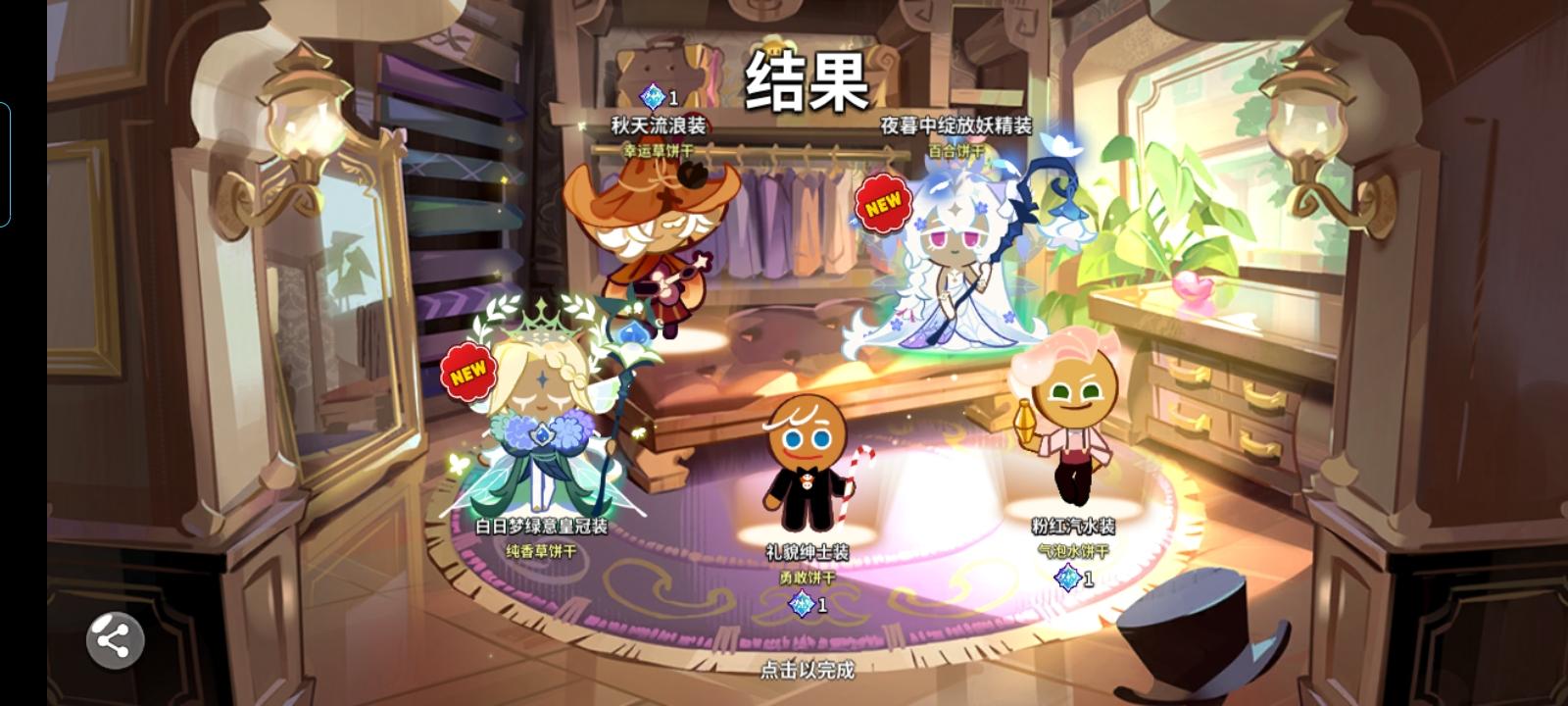The width and height of the screenshot is (1568, 706).
Task: Click the 夜暮中绽放妖精装 costume name label
Action: [x=955, y=126]
